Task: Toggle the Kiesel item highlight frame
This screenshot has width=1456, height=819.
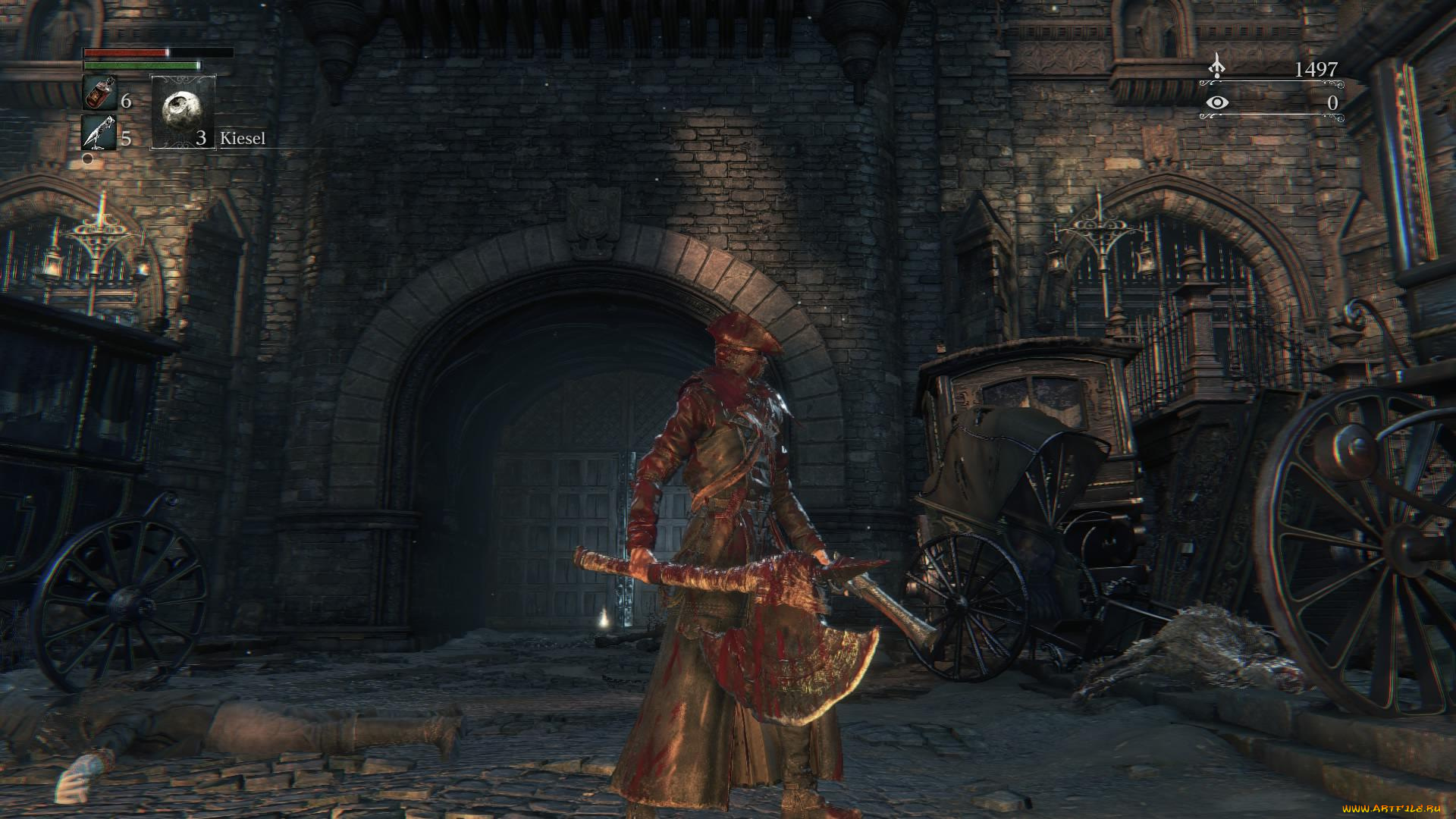Action: (183, 114)
